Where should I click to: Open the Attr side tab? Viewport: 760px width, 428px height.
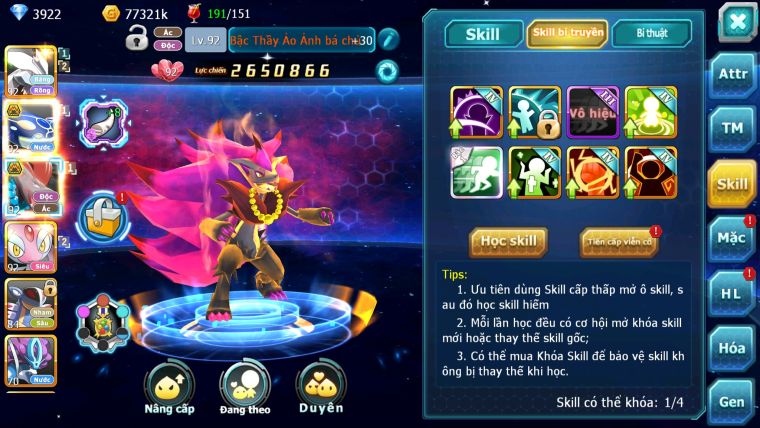[x=732, y=75]
